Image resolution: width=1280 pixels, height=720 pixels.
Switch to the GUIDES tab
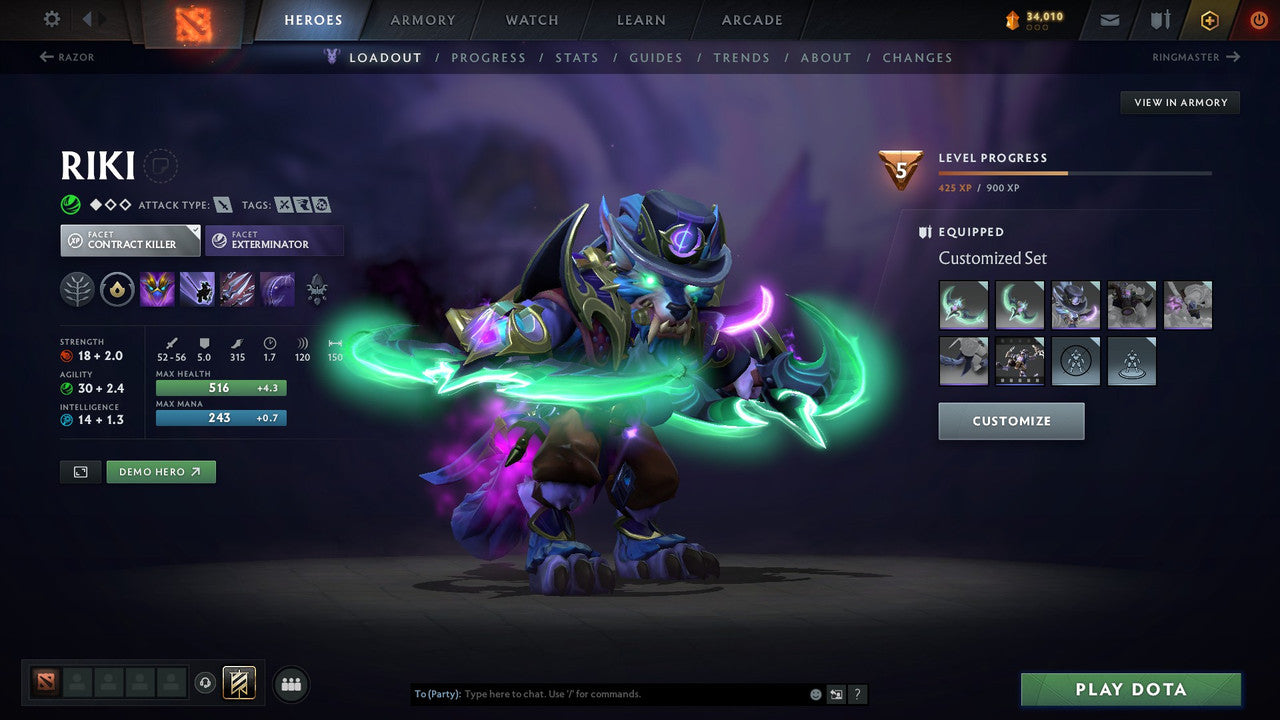(x=656, y=57)
